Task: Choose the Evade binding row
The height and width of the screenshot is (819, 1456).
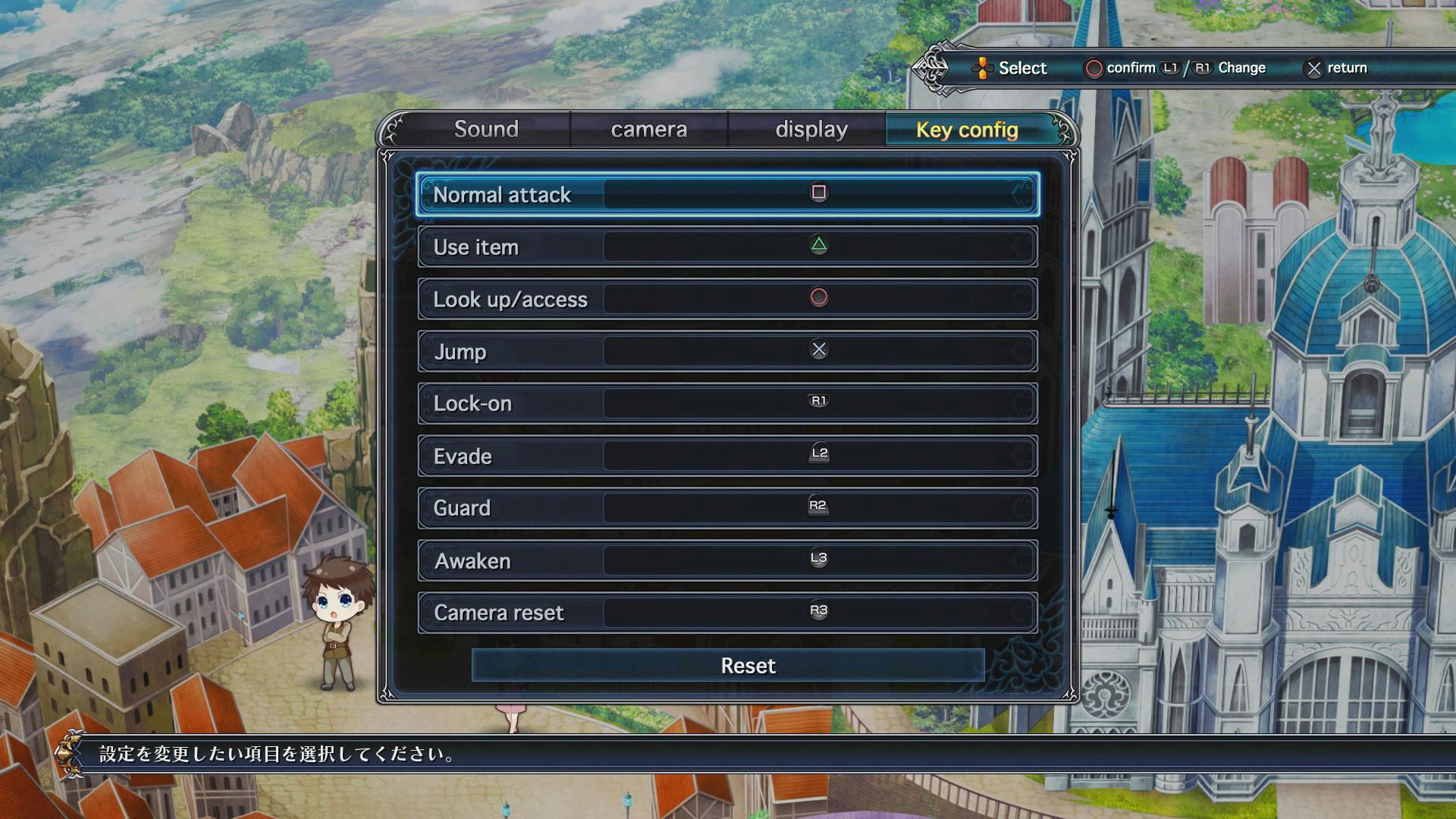Action: coord(727,456)
